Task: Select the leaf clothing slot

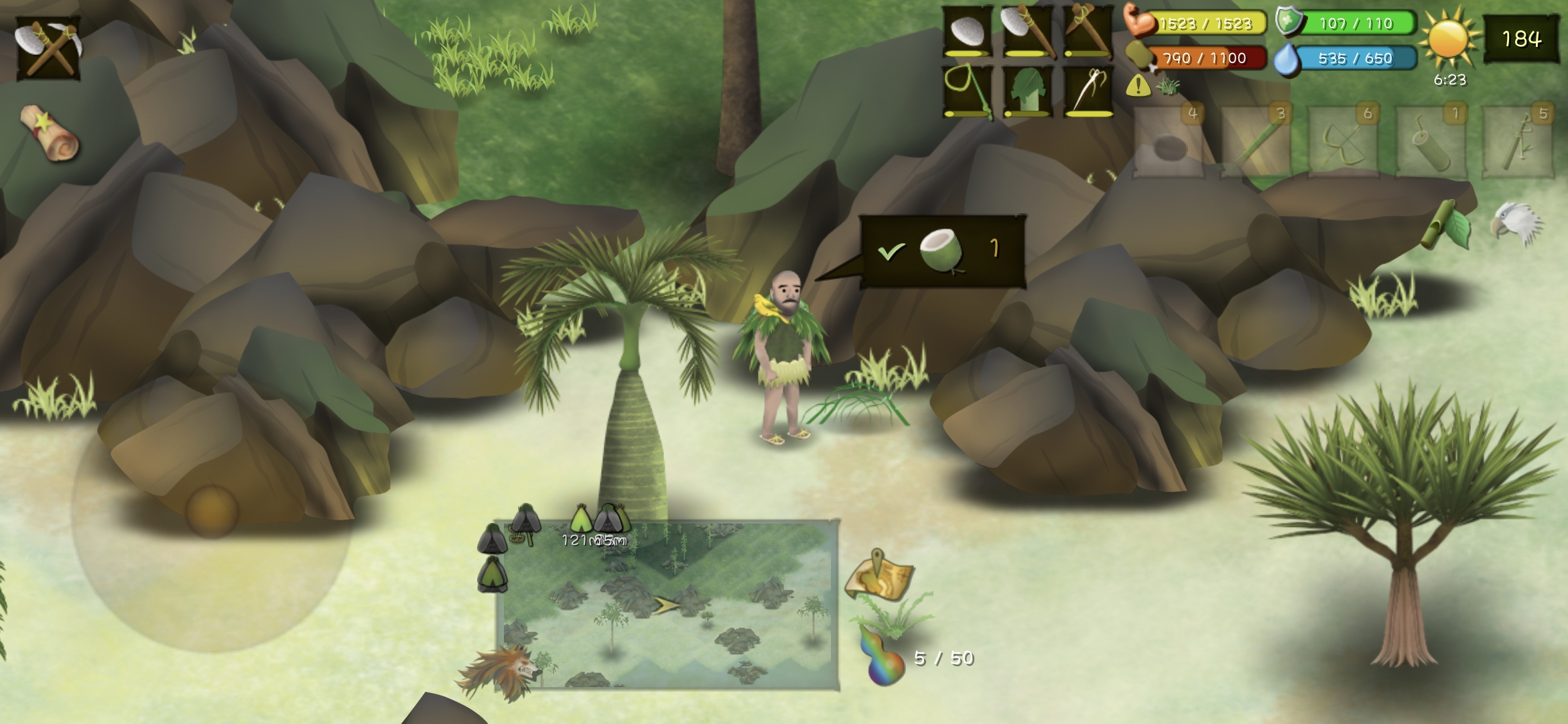Action: [x=1026, y=90]
